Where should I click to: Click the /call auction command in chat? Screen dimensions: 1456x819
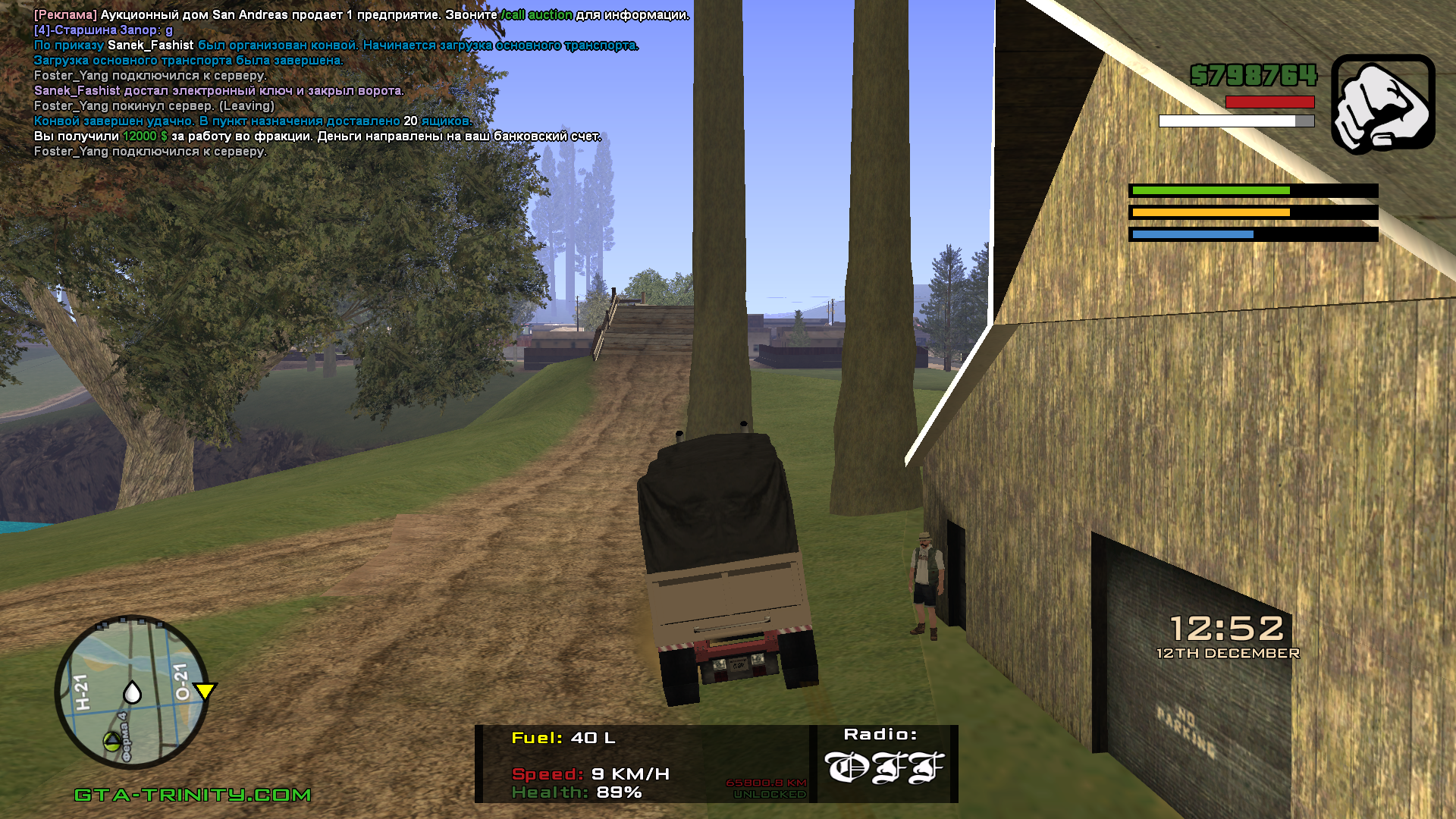[x=537, y=15]
